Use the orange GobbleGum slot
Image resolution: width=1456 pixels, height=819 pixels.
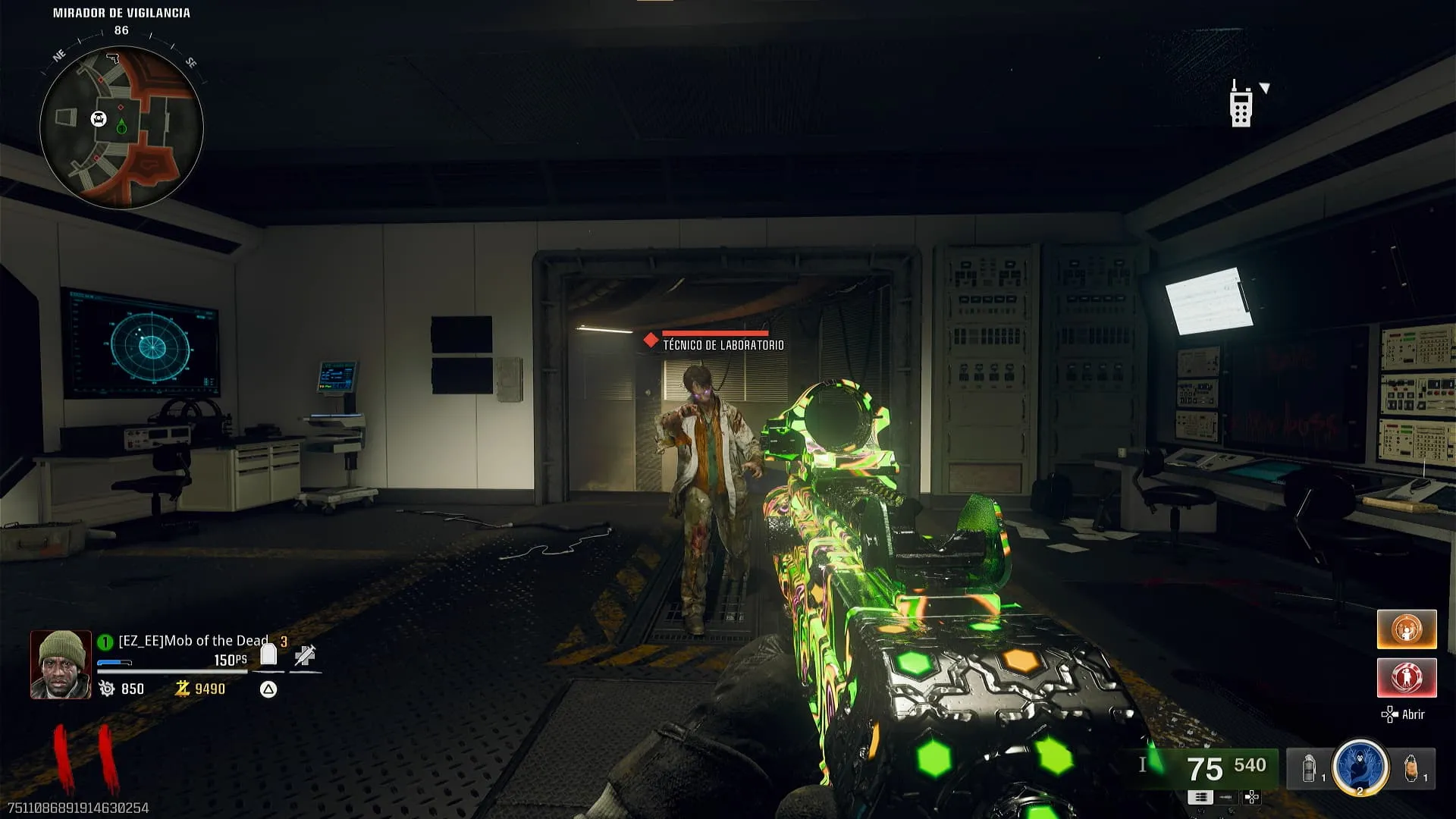1407,629
